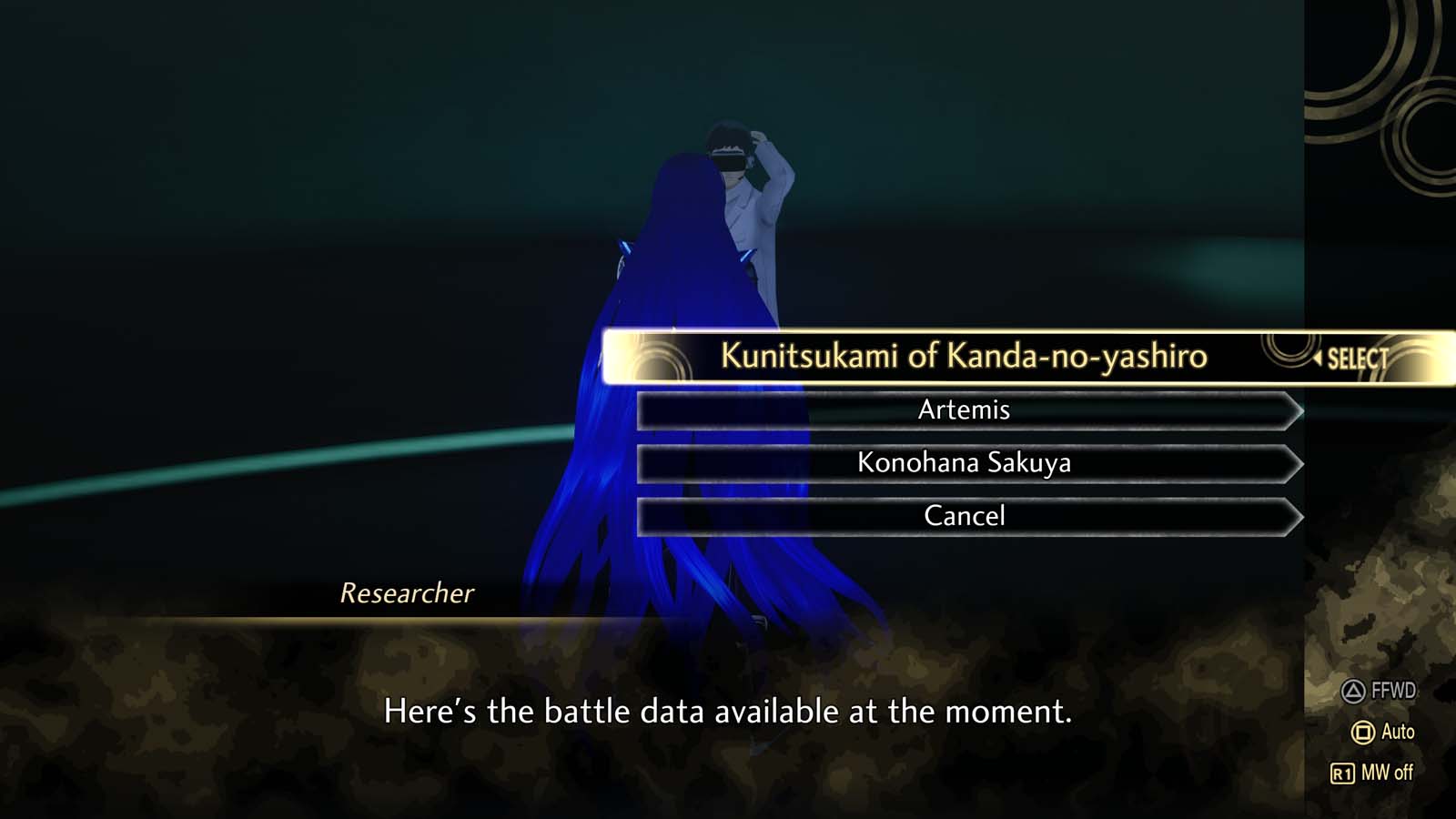This screenshot has height=819, width=1456.
Task: Click the right chevron on the Cancel bar
Action: (1294, 515)
